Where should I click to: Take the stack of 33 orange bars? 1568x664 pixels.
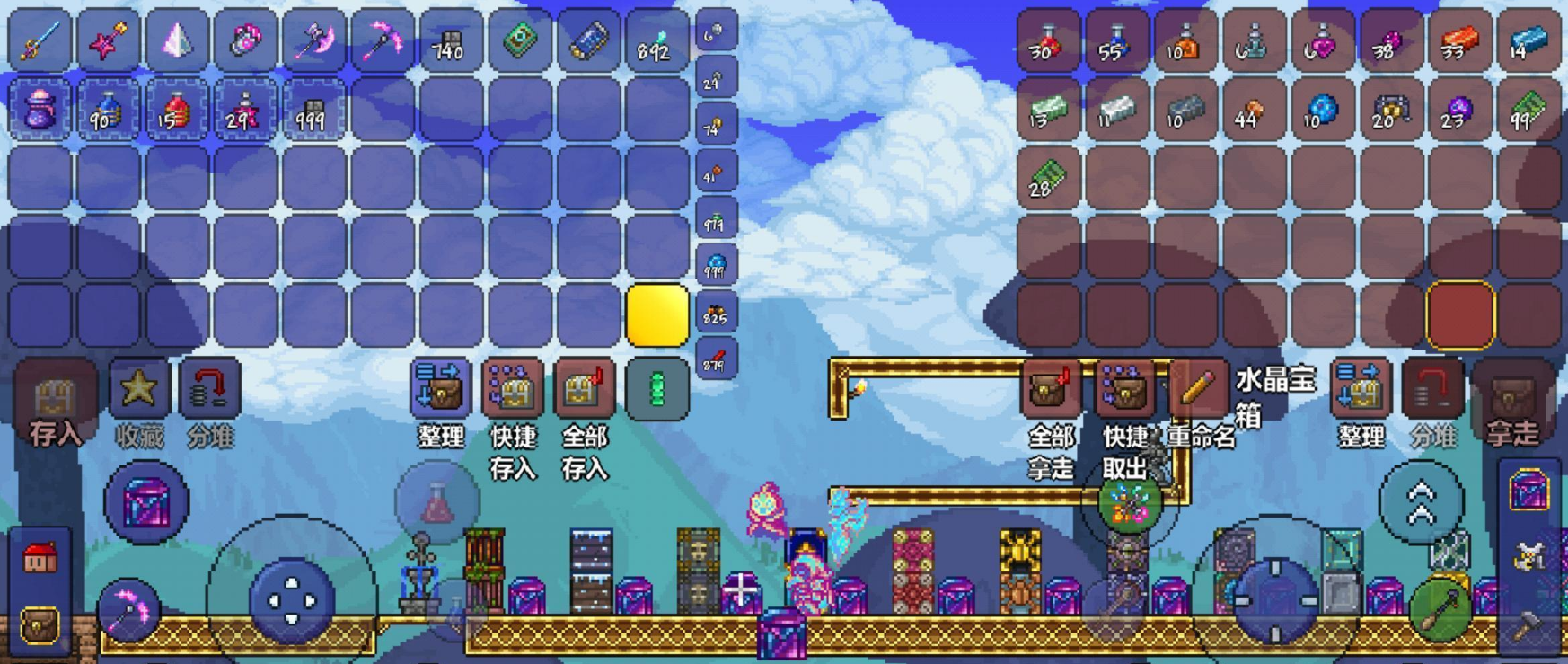[1458, 41]
